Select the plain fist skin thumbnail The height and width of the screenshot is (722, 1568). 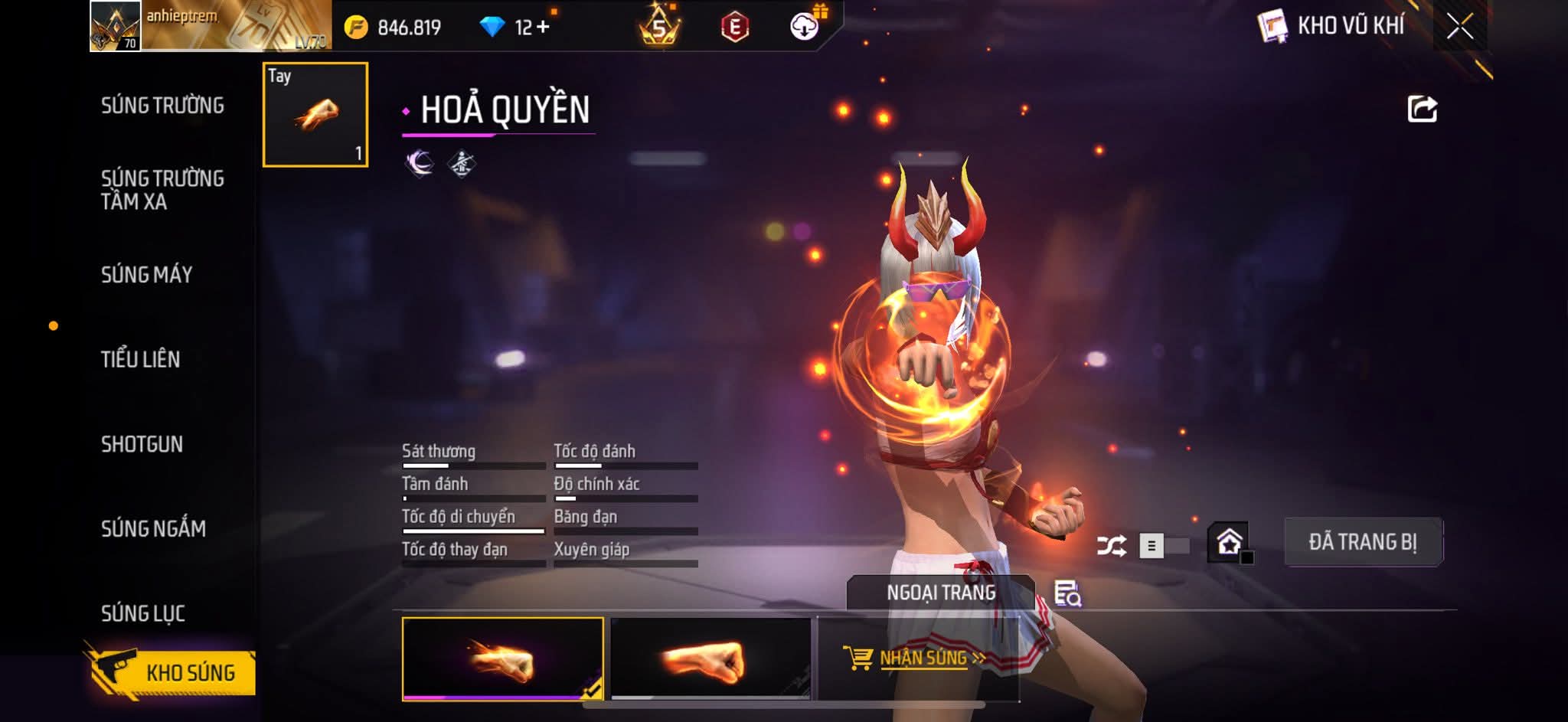coord(710,659)
